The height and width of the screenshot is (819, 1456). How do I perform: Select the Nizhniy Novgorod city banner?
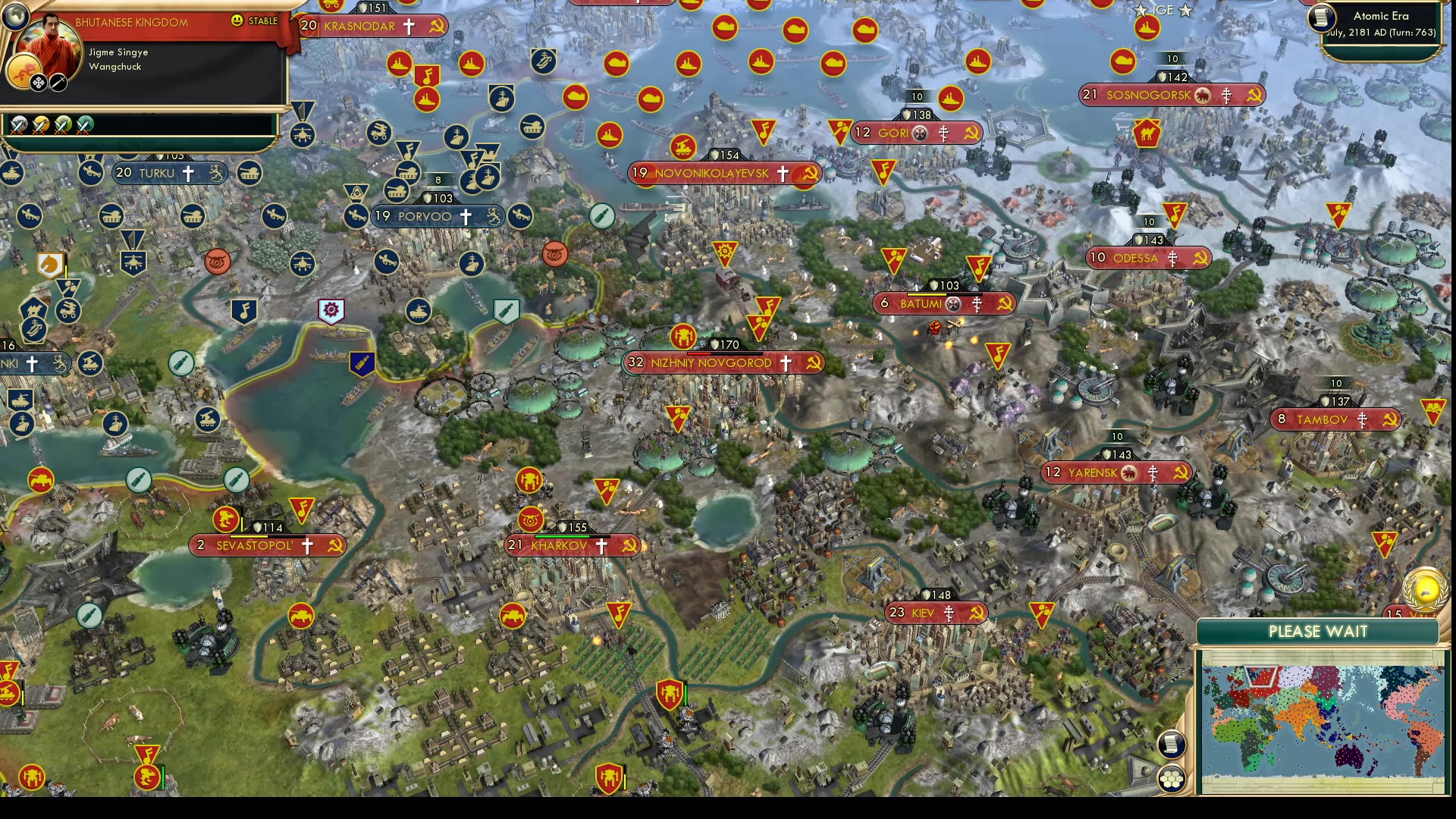[713, 362]
